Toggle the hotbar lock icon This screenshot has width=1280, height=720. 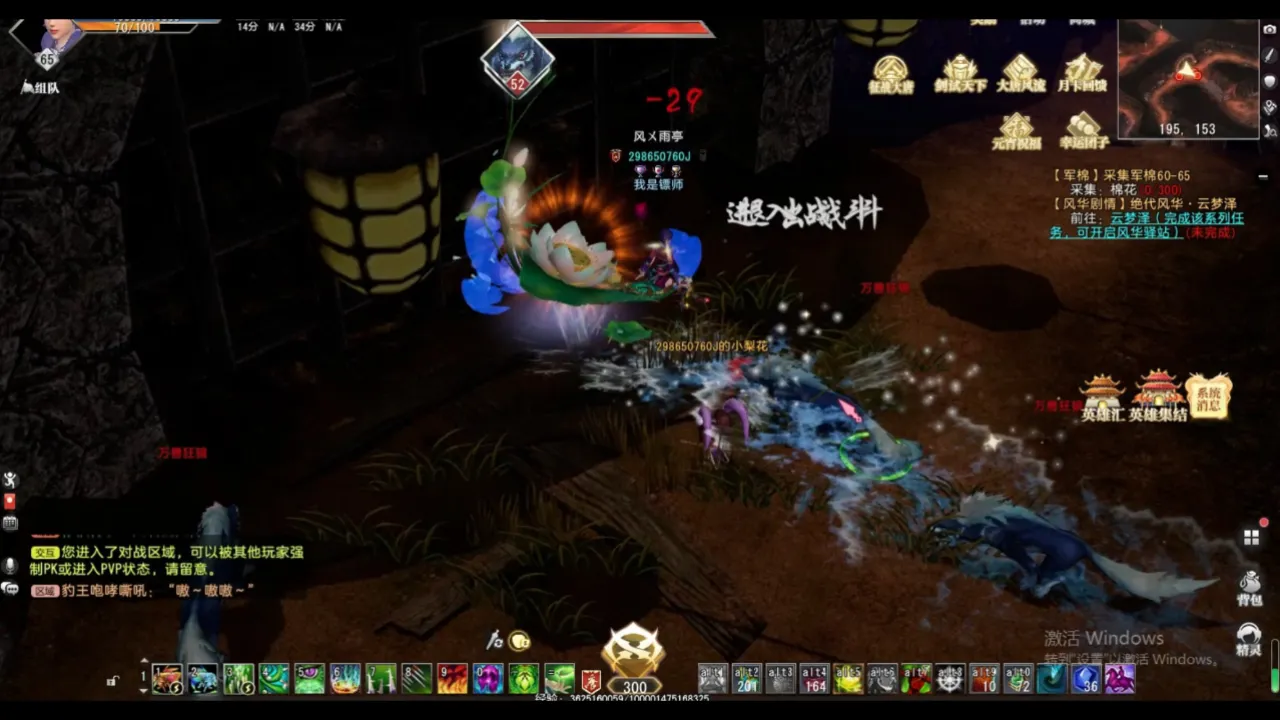(113, 681)
